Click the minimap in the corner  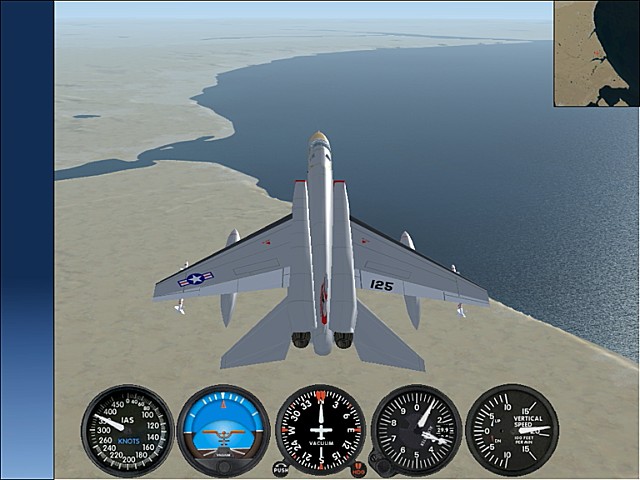pos(596,53)
